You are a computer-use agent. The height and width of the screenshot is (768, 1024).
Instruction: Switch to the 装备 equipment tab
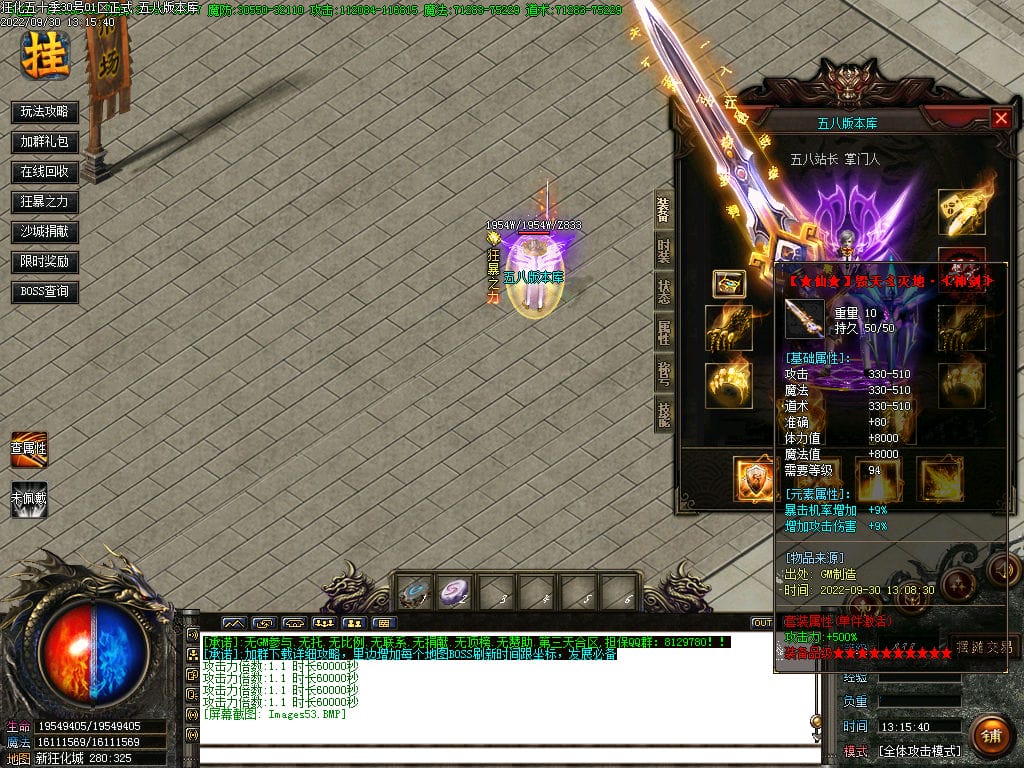tap(663, 210)
